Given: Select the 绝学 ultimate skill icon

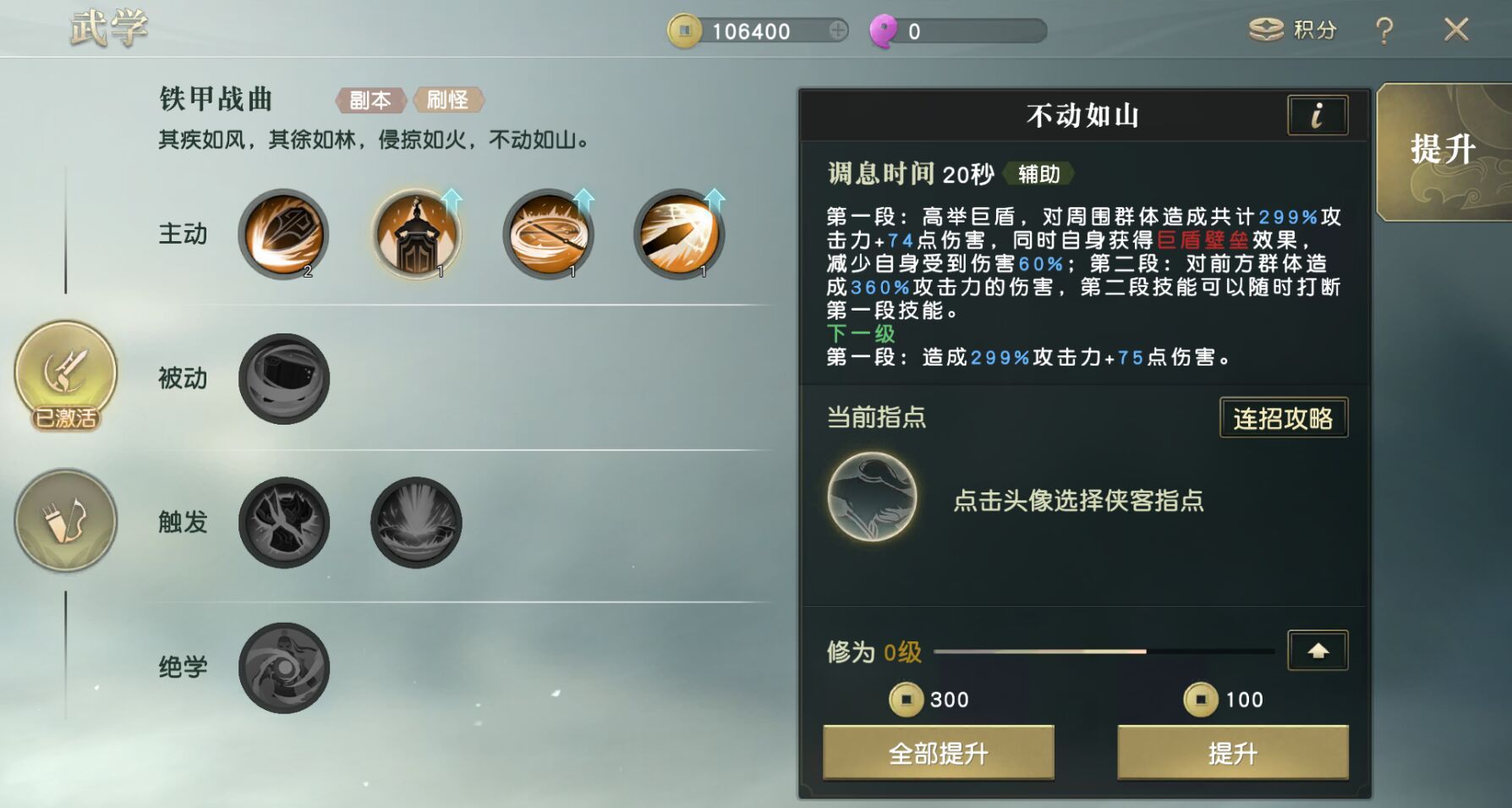Looking at the screenshot, I should click(x=283, y=668).
